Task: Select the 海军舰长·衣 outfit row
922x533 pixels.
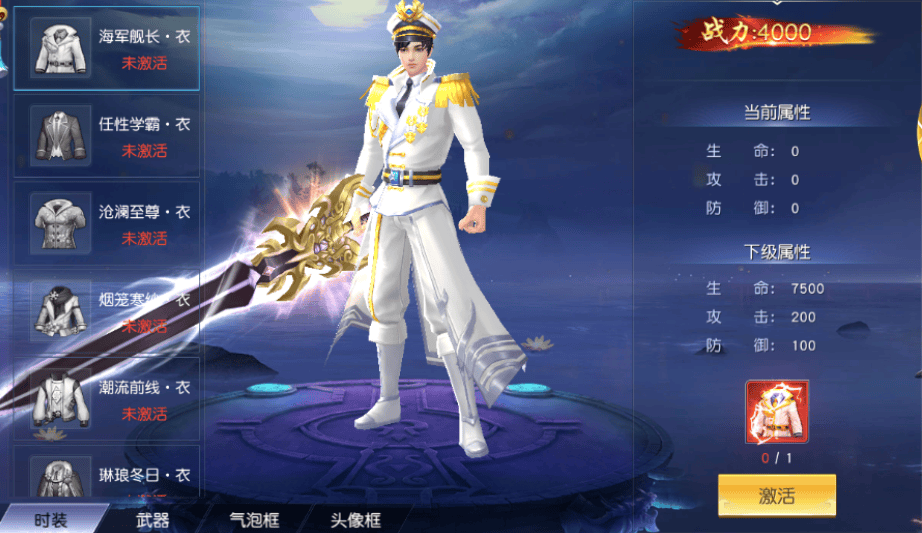Action: coord(107,48)
